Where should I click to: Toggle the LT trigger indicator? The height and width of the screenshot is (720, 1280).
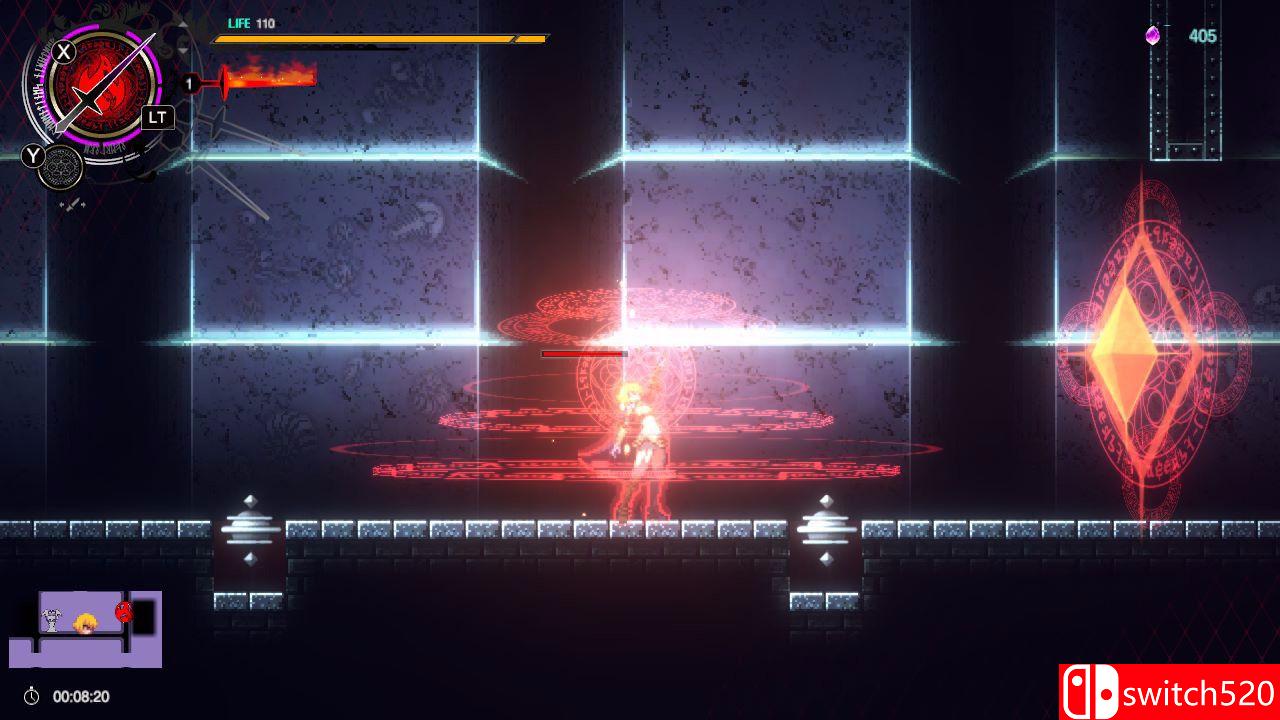(x=158, y=117)
